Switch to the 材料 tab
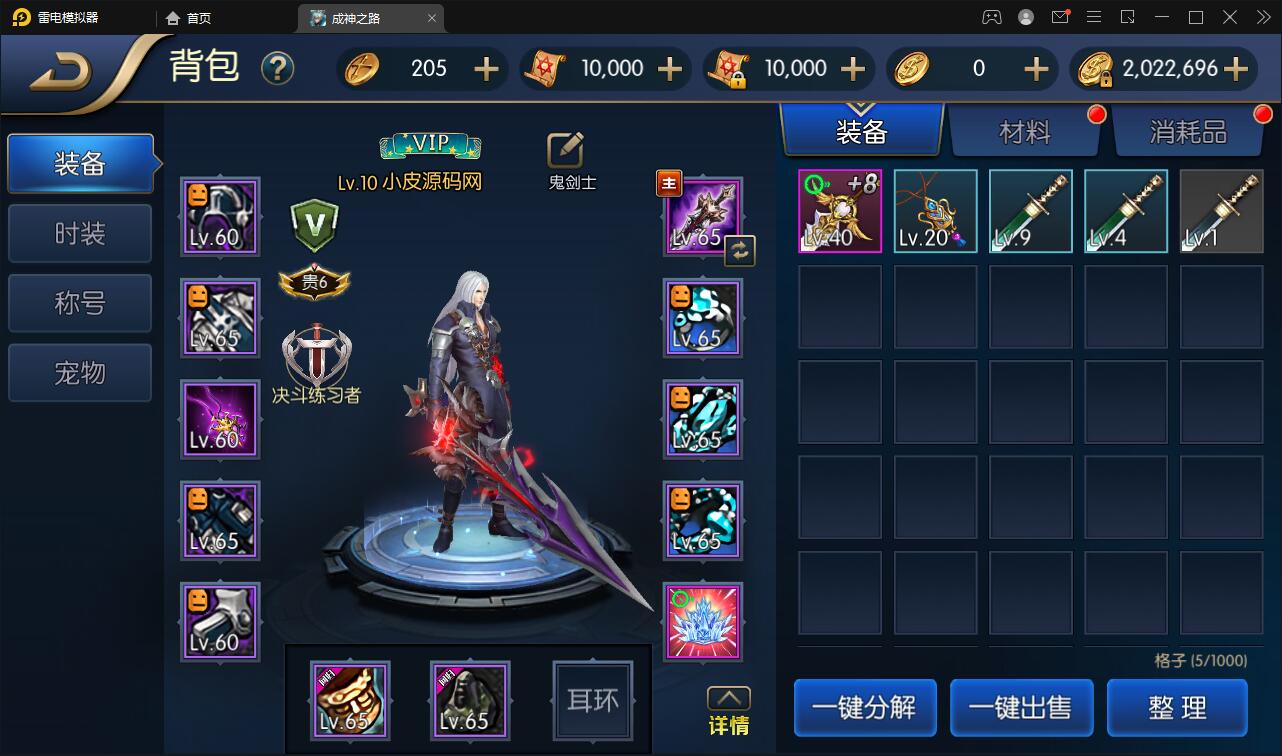This screenshot has height=756, width=1282. click(1024, 131)
